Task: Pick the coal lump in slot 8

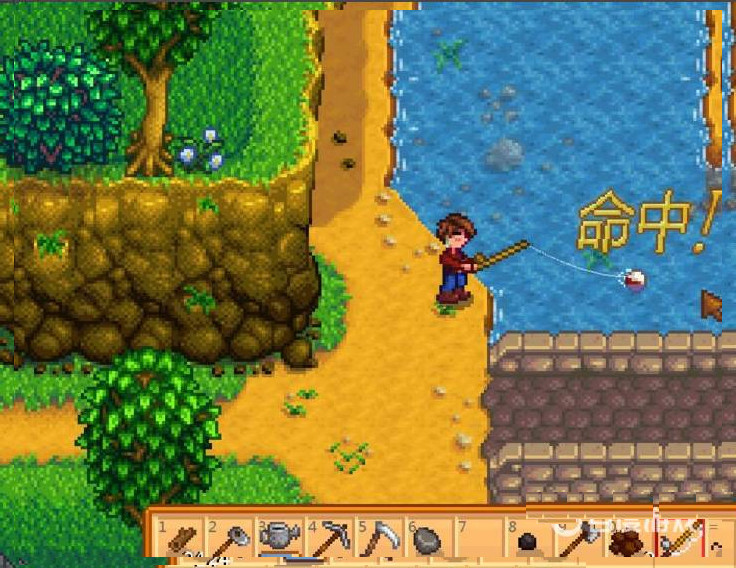Action: coord(527,542)
